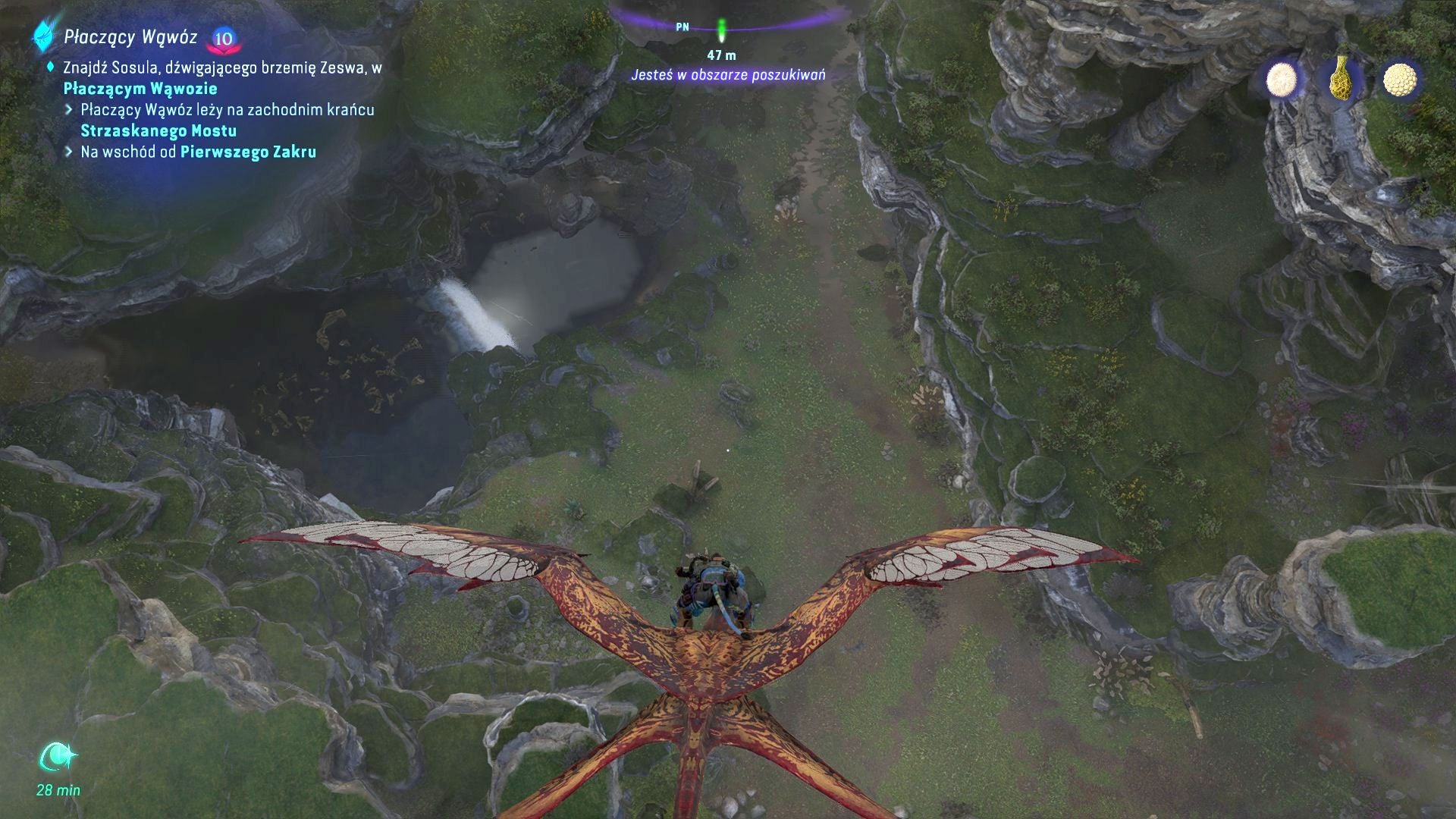1456x819 pixels.
Task: Expand the Pierwszego Zakru hint chevron
Action: [71, 153]
